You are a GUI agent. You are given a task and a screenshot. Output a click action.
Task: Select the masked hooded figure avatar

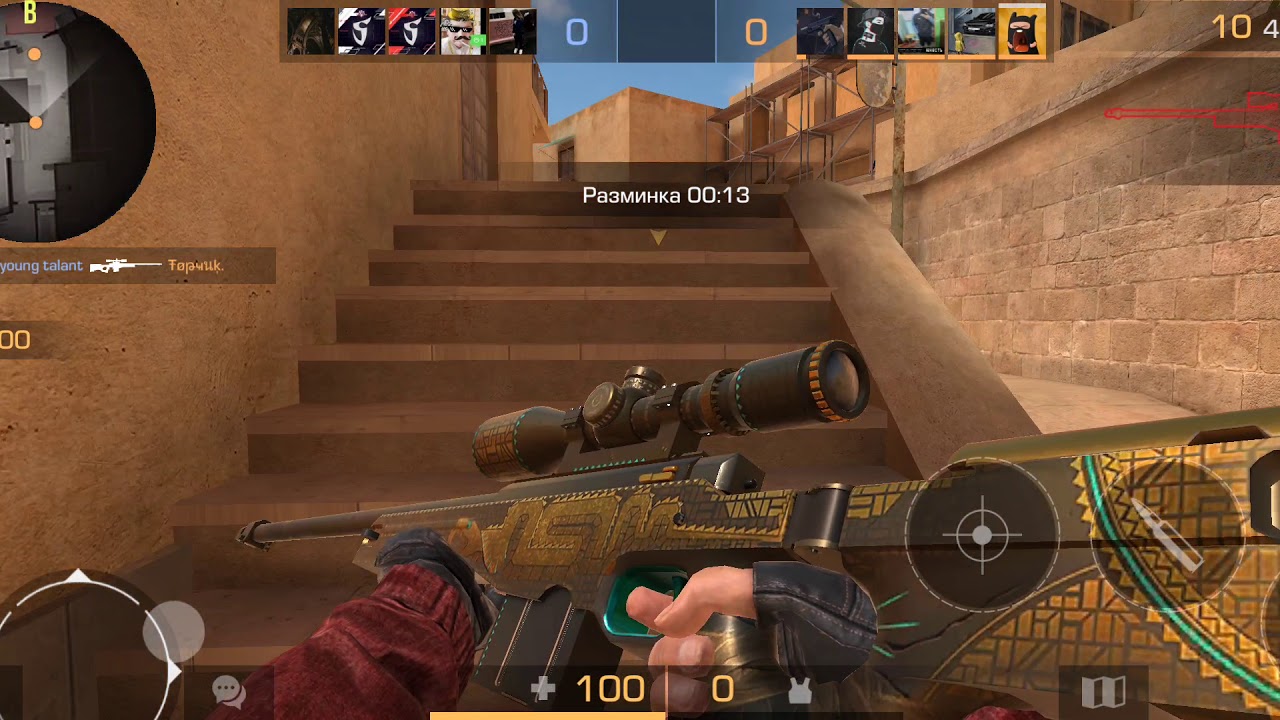click(871, 32)
